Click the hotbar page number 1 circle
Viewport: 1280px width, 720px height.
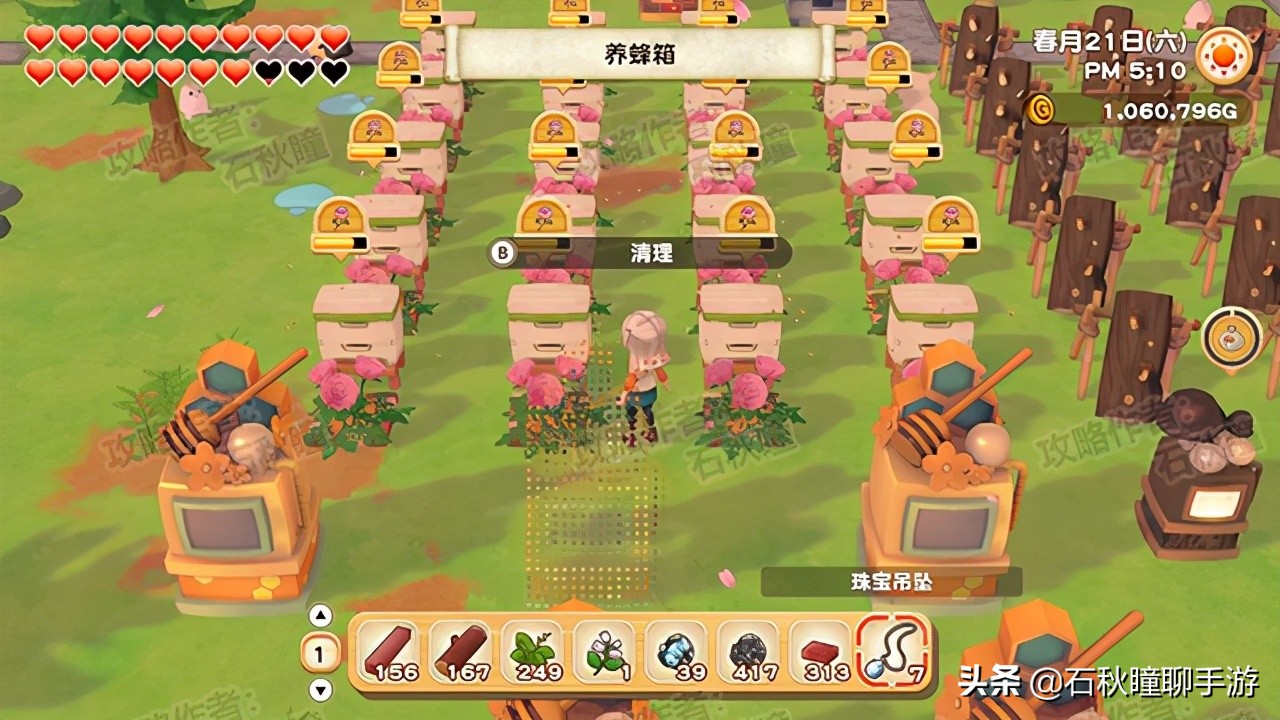[x=320, y=650]
